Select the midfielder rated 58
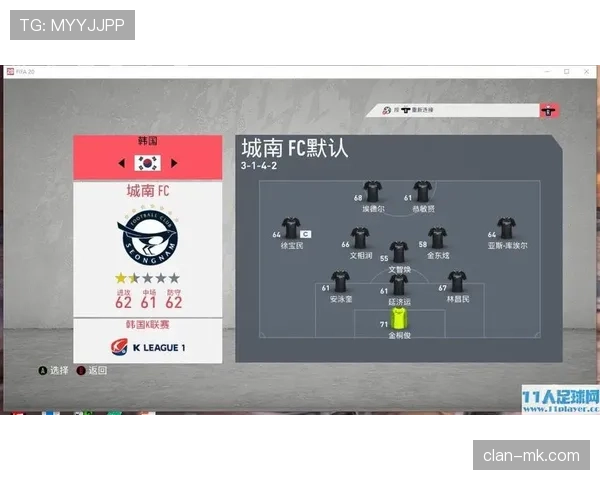Screen dimensions: 600x480 pyautogui.click(x=438, y=238)
